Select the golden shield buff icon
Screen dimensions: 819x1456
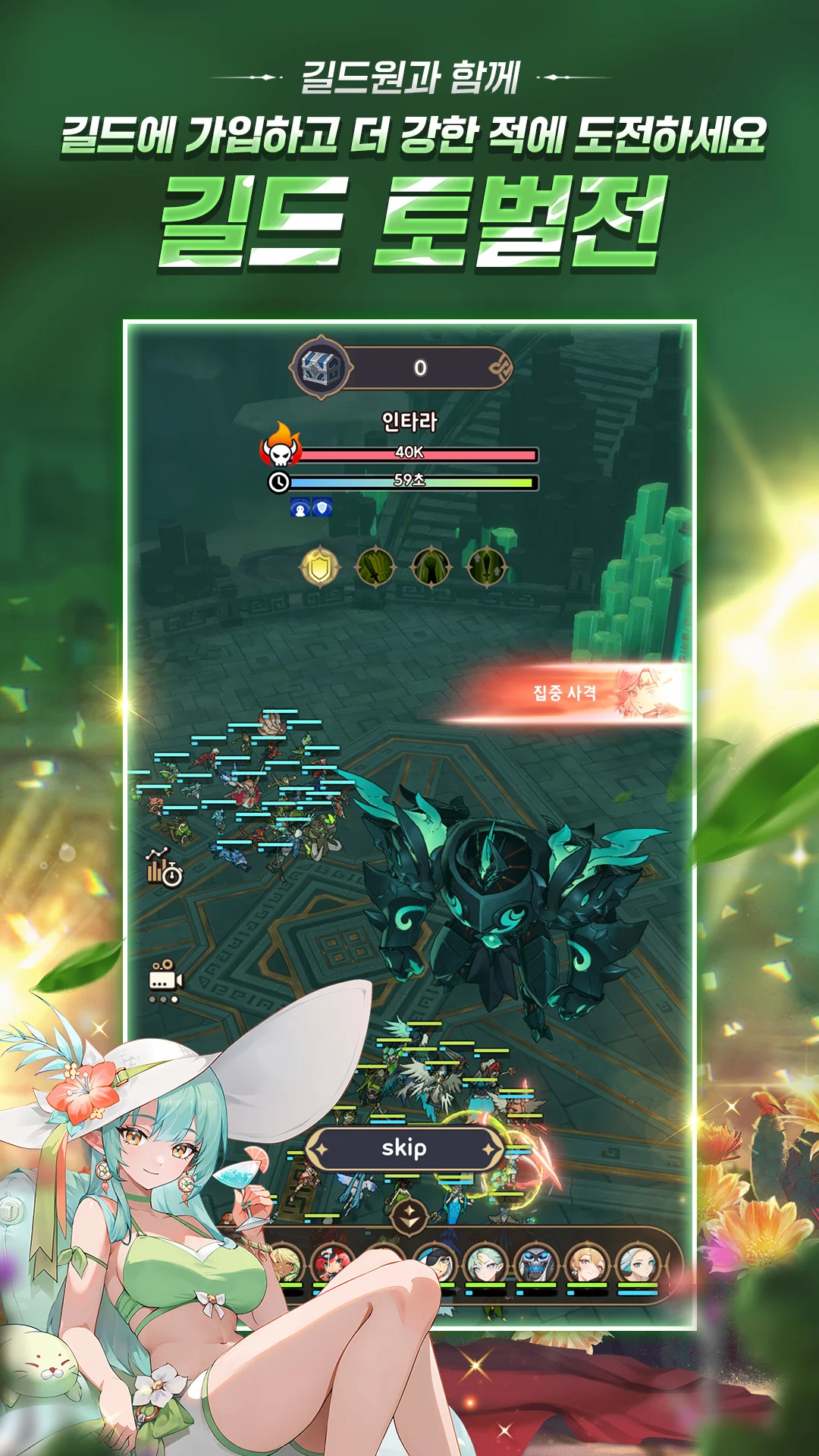coord(320,566)
